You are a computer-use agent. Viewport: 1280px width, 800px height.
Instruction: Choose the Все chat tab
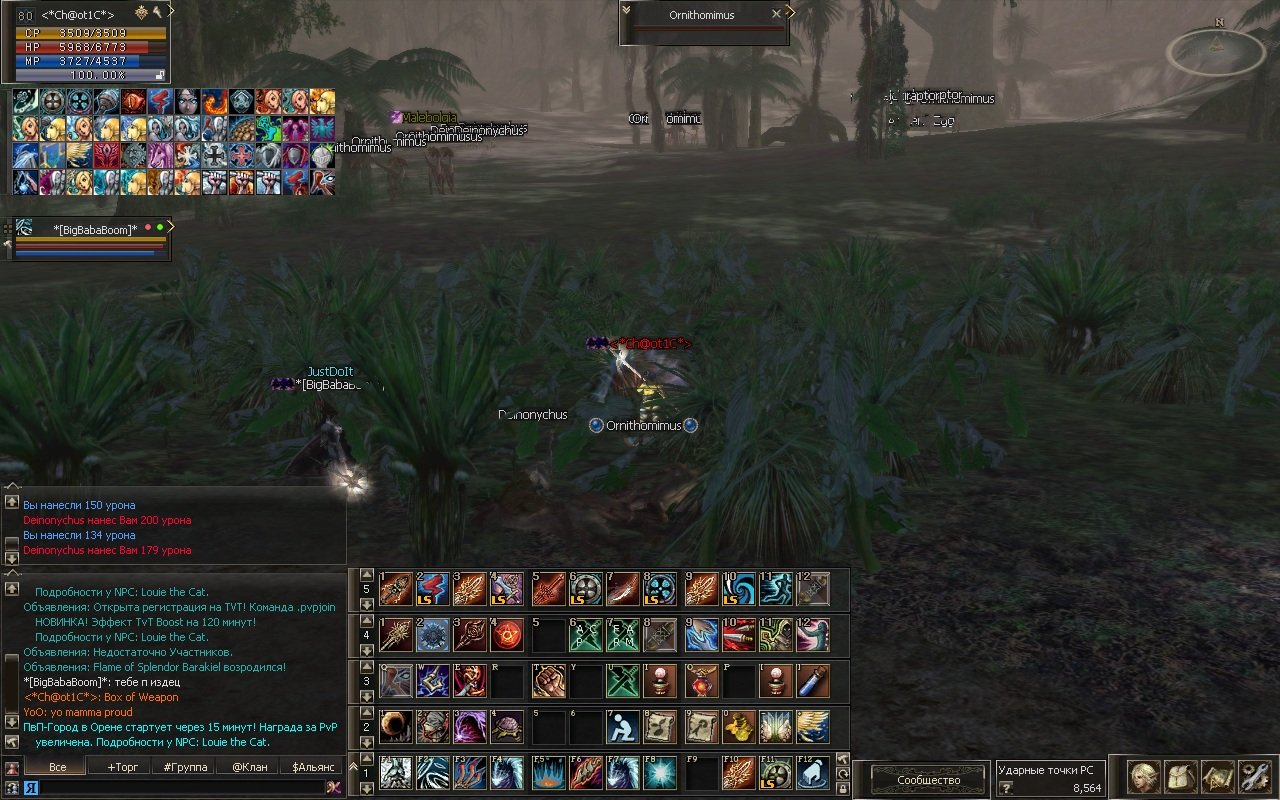57,767
